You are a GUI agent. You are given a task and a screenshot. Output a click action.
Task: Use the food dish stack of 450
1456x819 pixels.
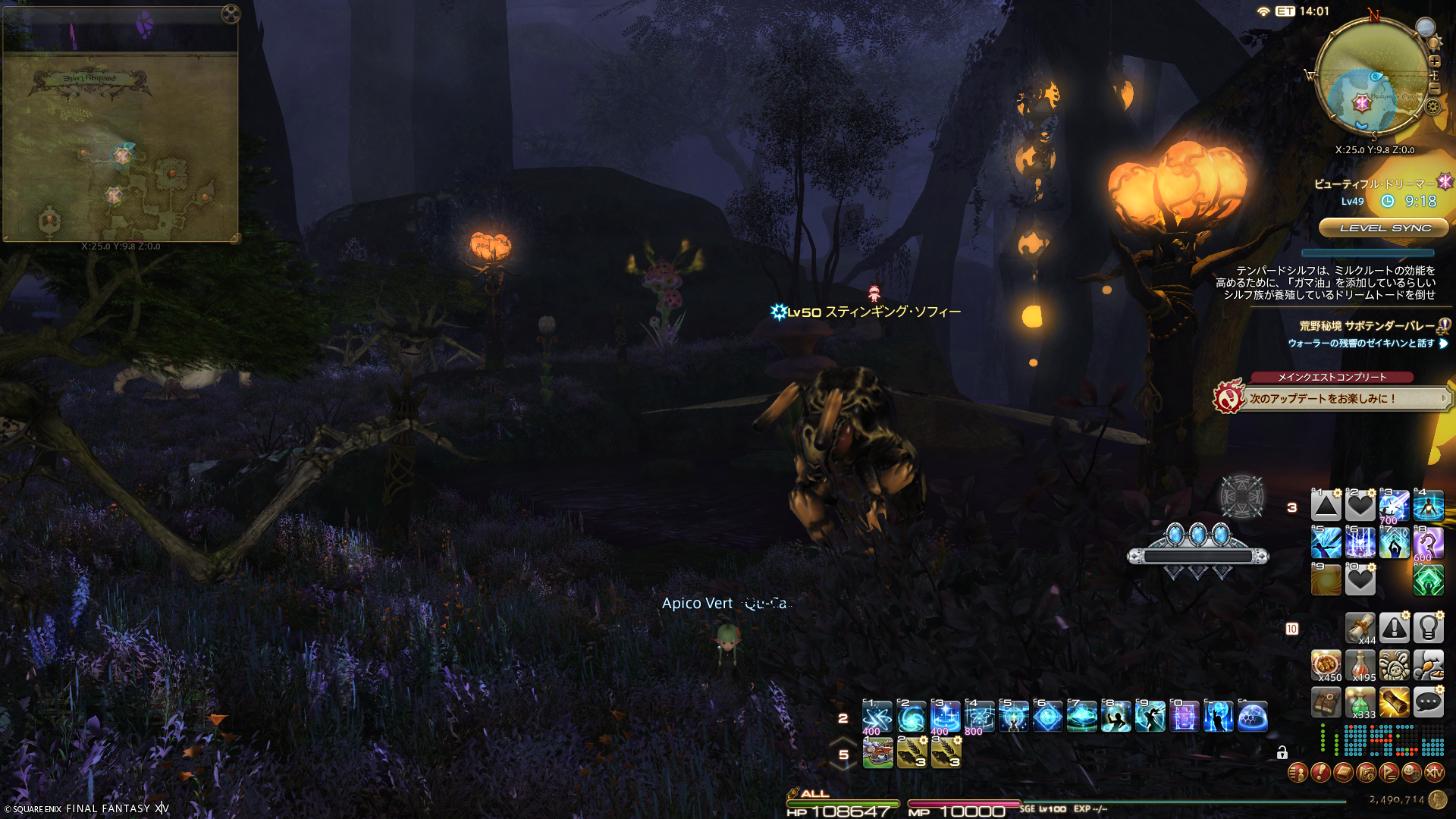1326,665
